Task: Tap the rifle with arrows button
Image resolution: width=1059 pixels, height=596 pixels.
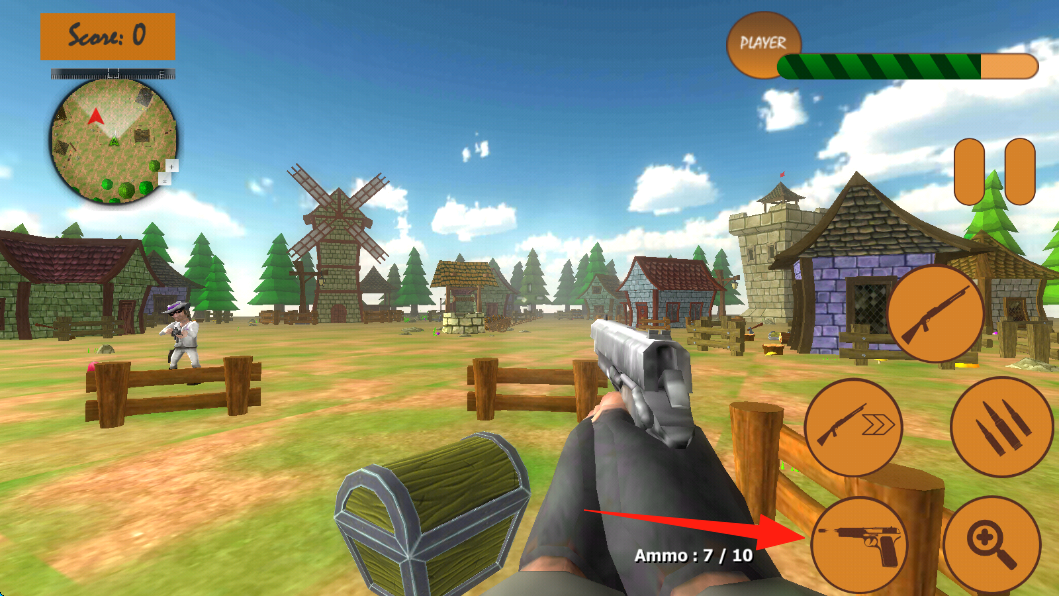Action: pos(853,427)
